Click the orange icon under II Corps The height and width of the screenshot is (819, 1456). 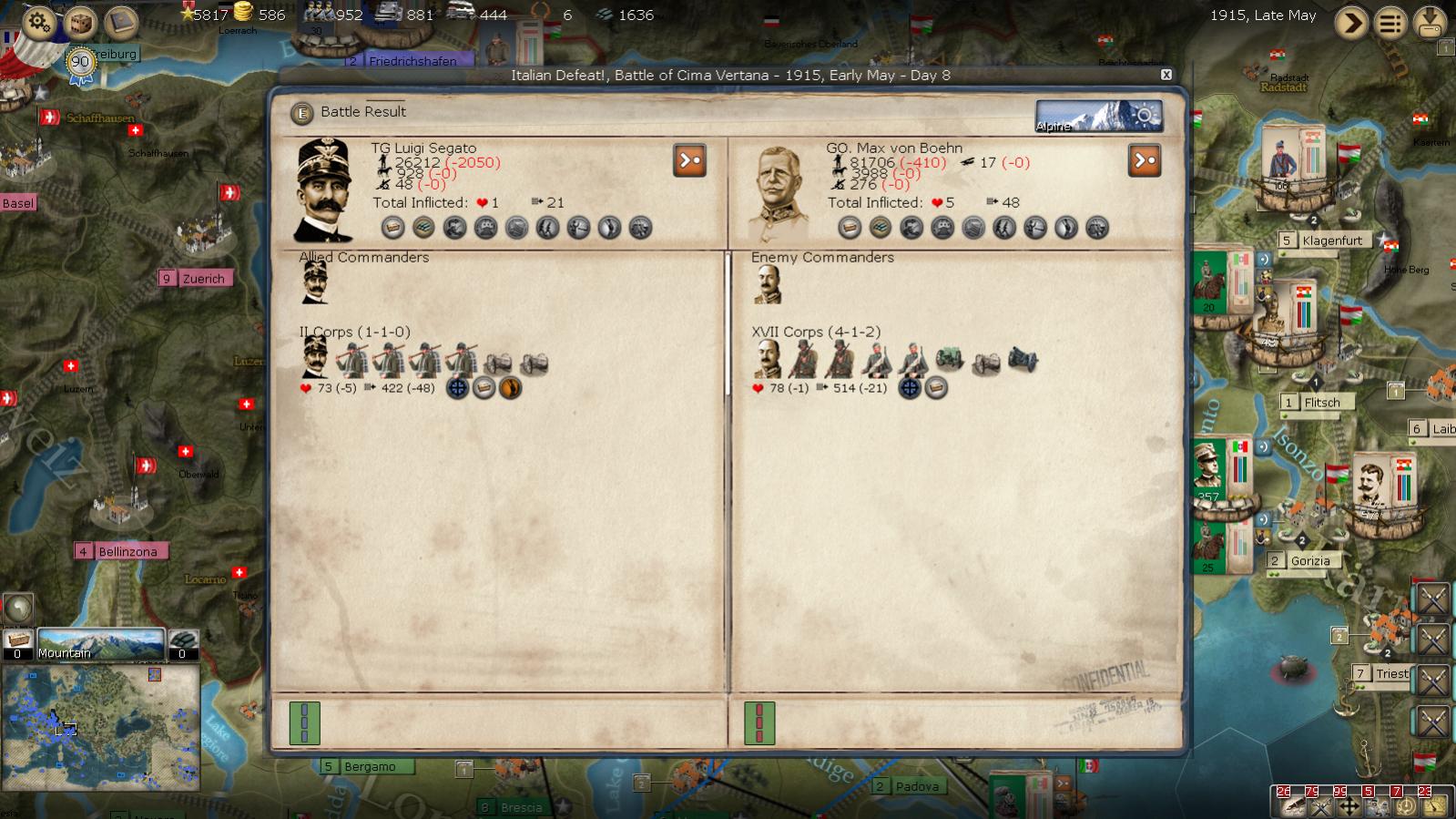[511, 388]
